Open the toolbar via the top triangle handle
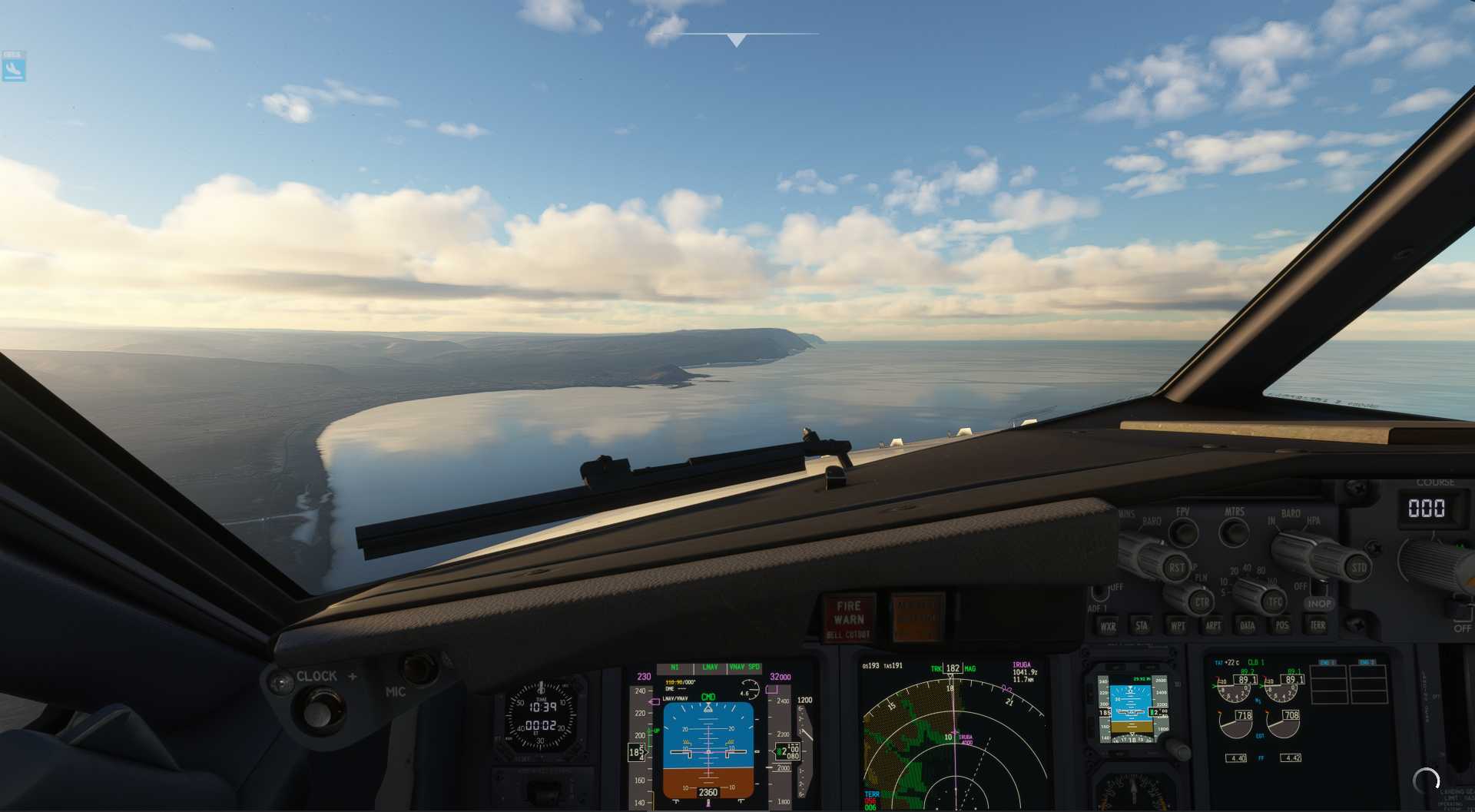The image size is (1475, 812). pyautogui.click(x=736, y=40)
